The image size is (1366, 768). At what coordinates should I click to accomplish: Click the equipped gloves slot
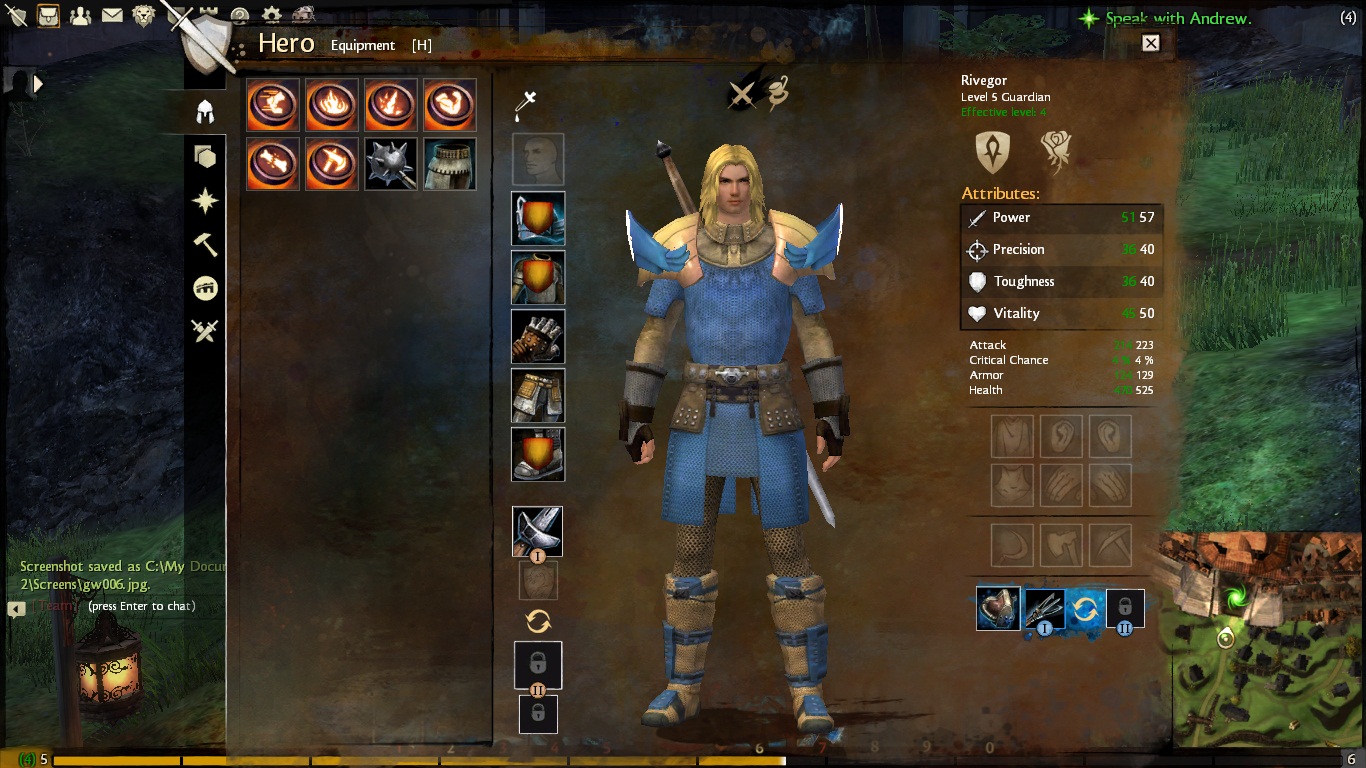538,336
